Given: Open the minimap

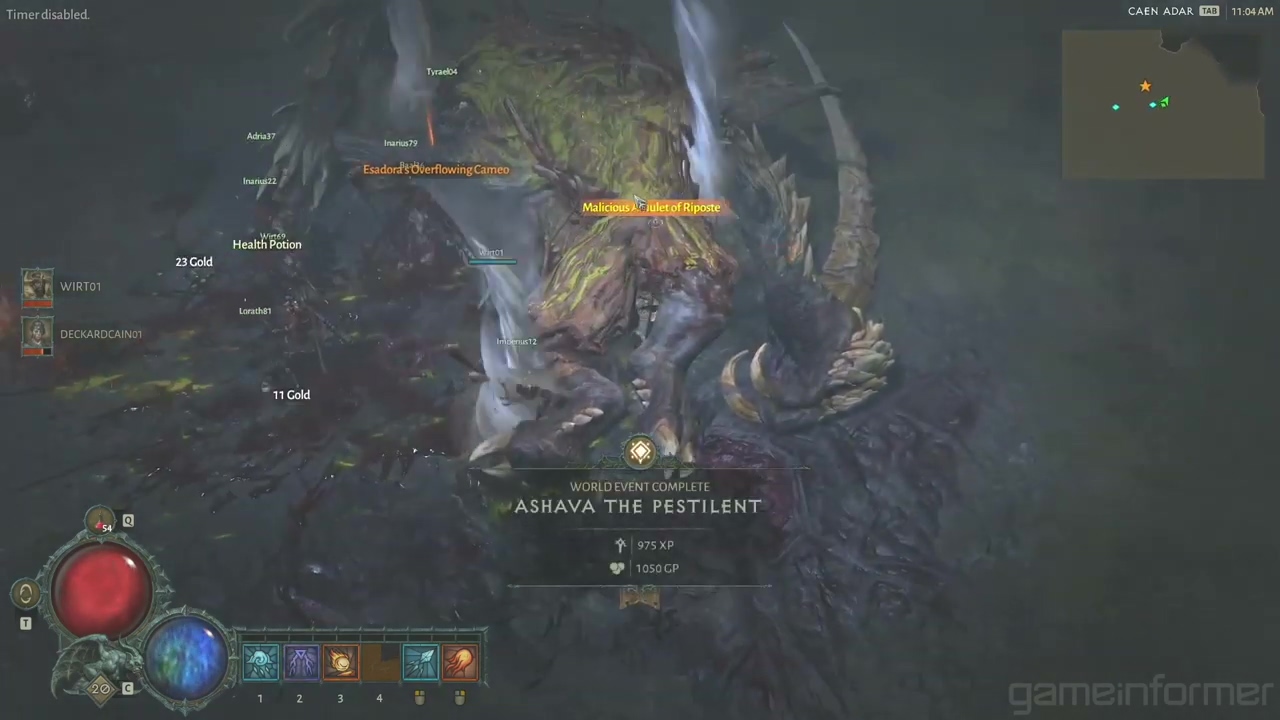Looking at the screenshot, I should 1162,104.
